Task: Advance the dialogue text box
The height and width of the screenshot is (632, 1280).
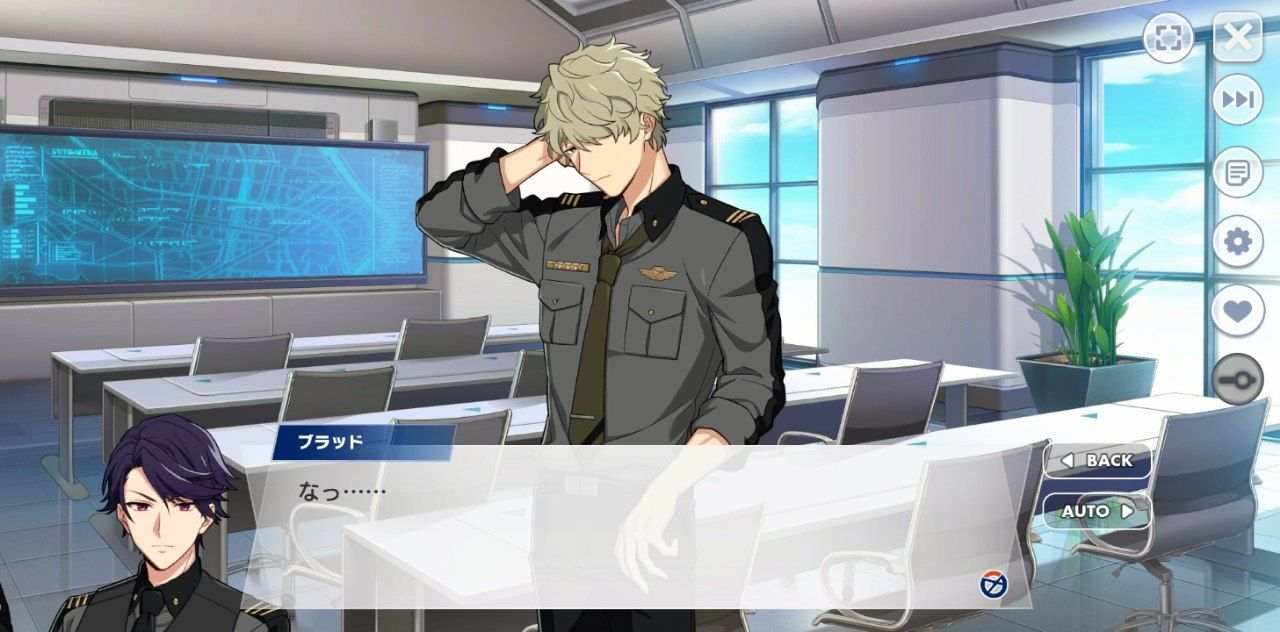Action: tap(640, 530)
